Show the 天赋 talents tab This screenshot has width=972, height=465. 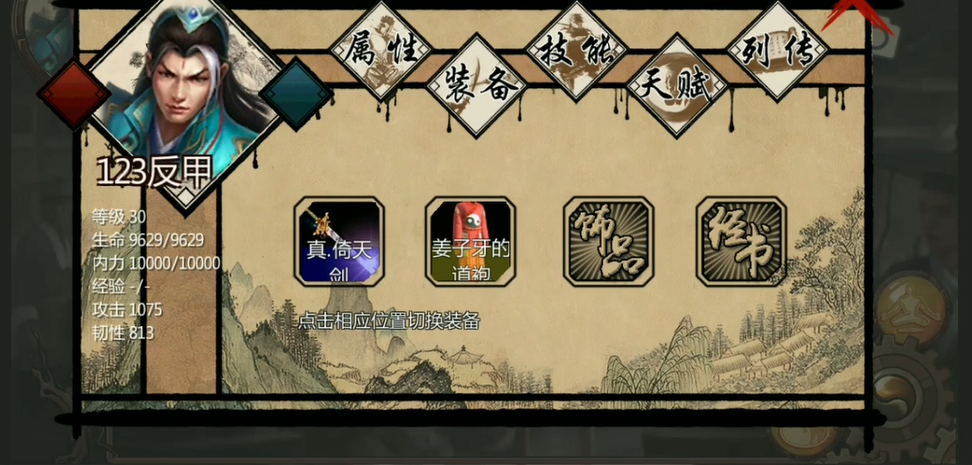click(x=676, y=85)
